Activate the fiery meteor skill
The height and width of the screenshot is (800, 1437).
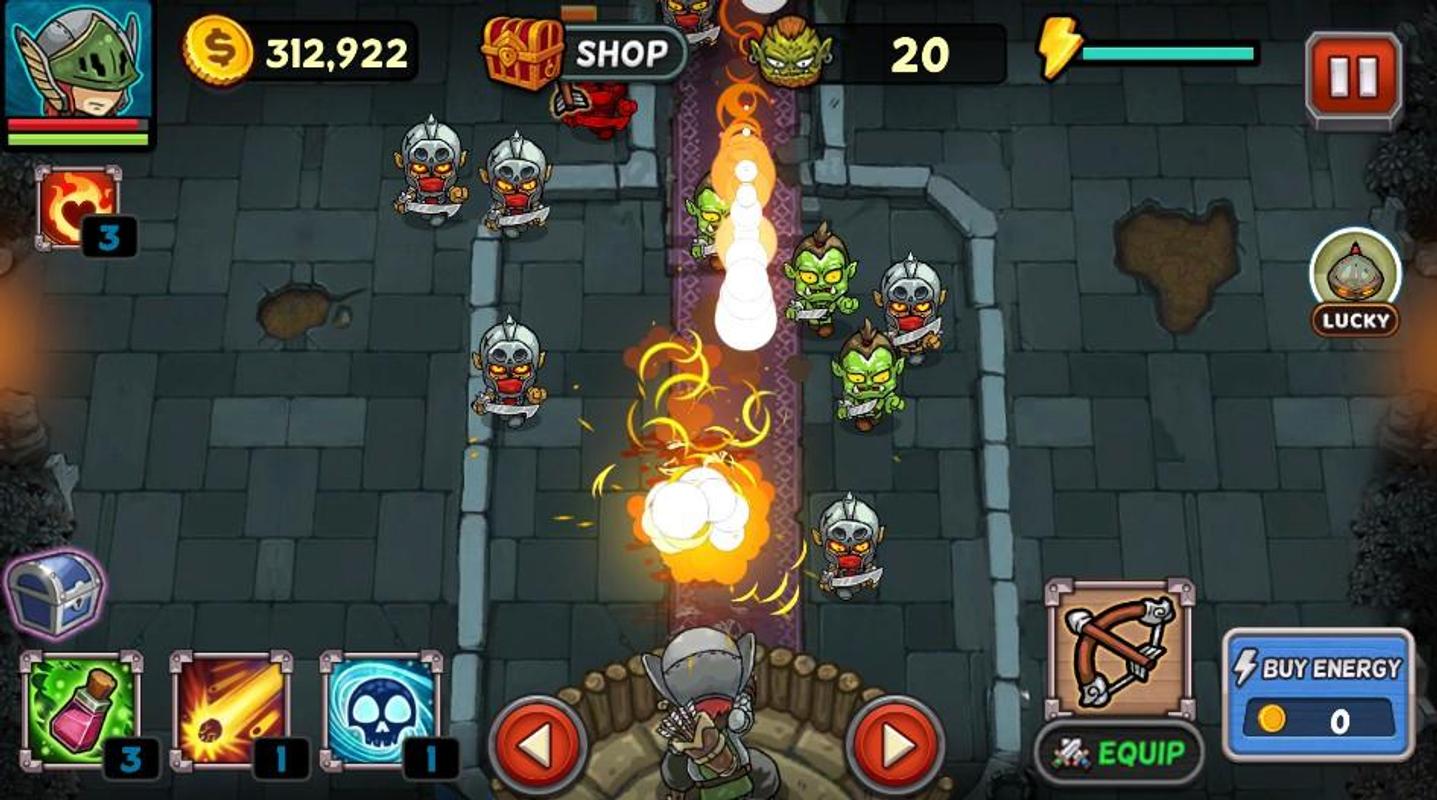tap(230, 712)
